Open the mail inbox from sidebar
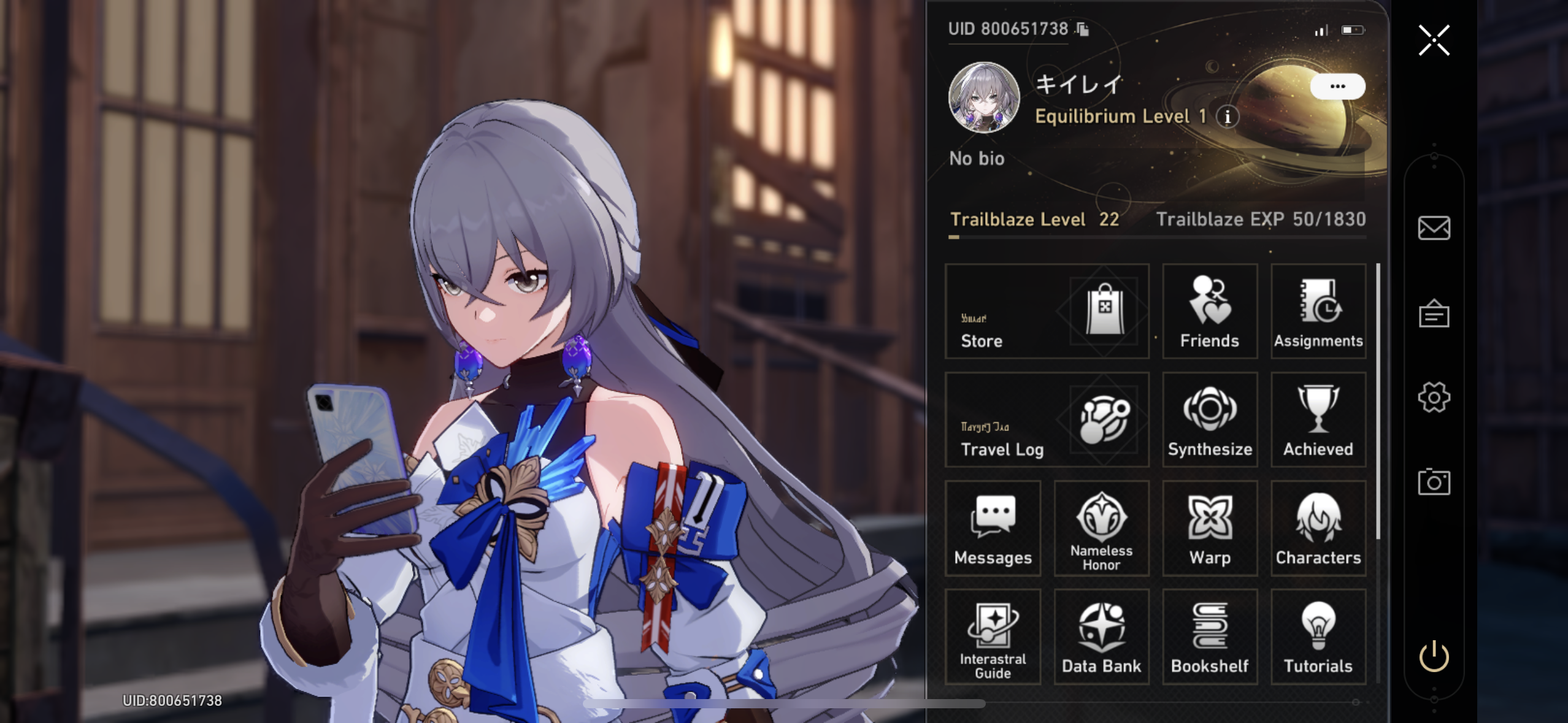The height and width of the screenshot is (723, 1568). (1434, 229)
